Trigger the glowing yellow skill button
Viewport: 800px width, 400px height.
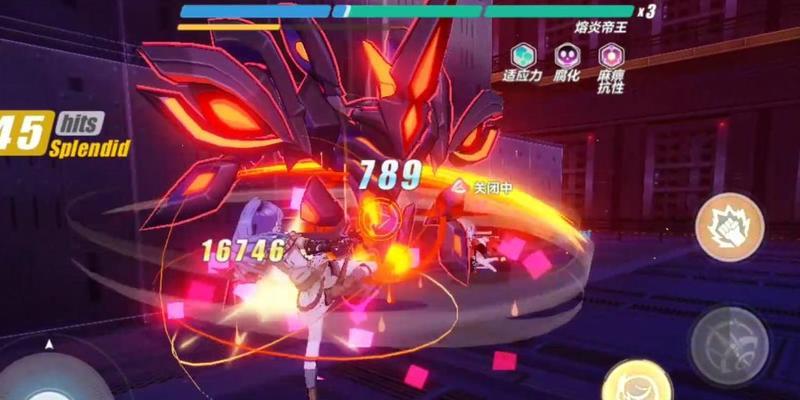636,385
